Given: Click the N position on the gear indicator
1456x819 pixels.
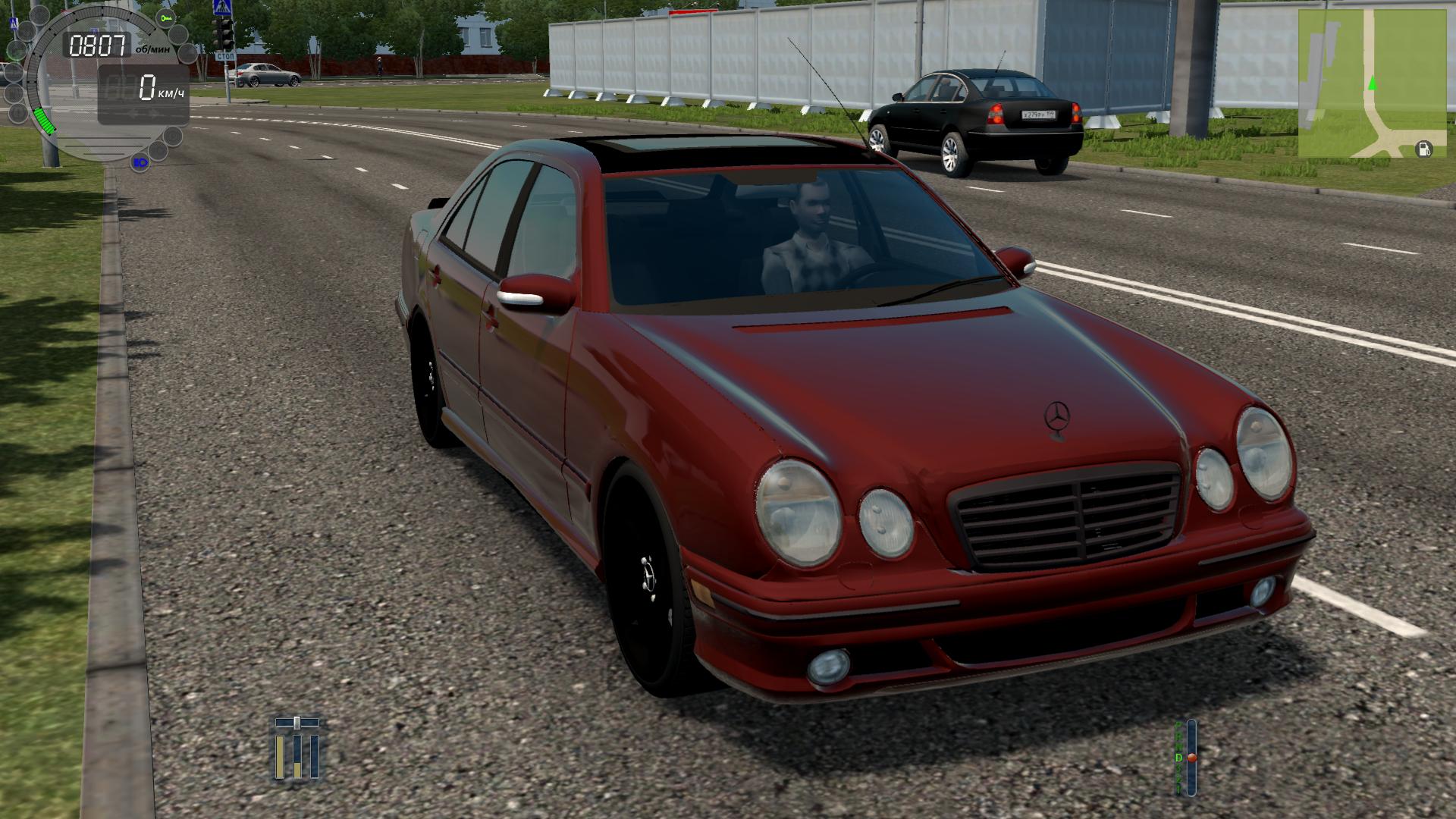Looking at the screenshot, I should pyautogui.click(x=1178, y=746).
